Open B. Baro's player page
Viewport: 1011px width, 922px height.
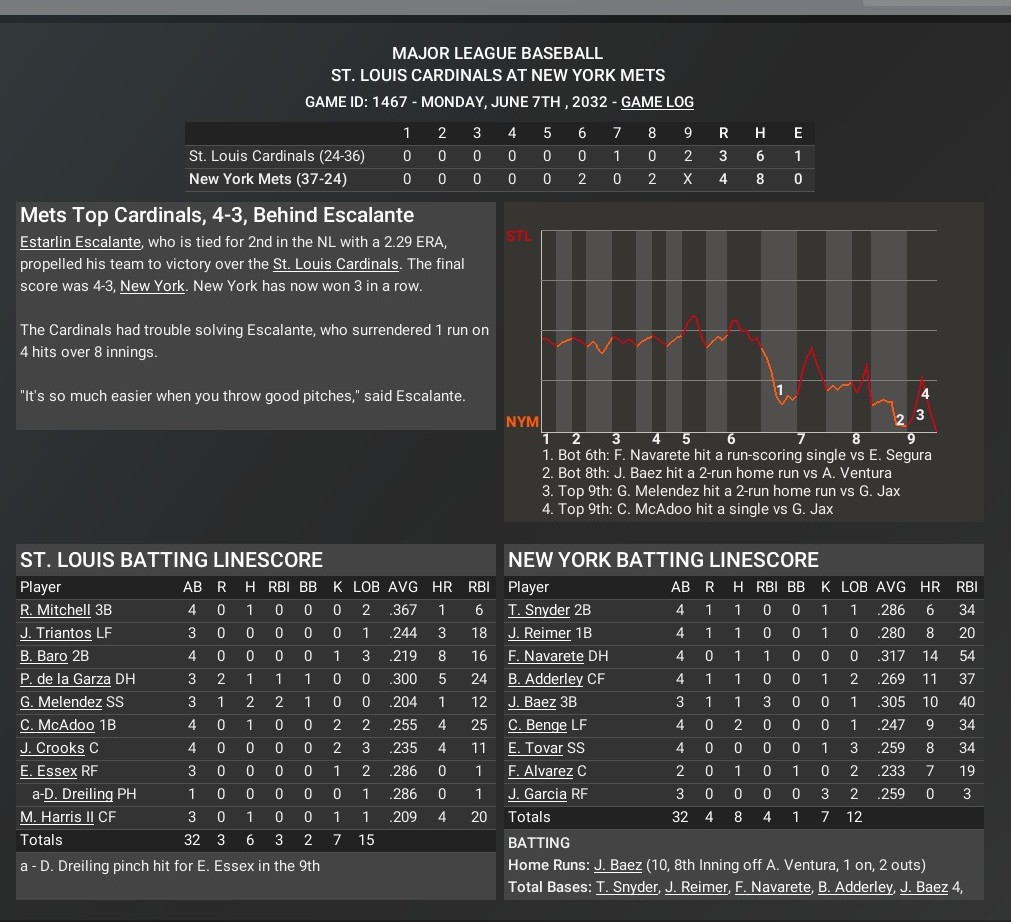click(x=44, y=656)
